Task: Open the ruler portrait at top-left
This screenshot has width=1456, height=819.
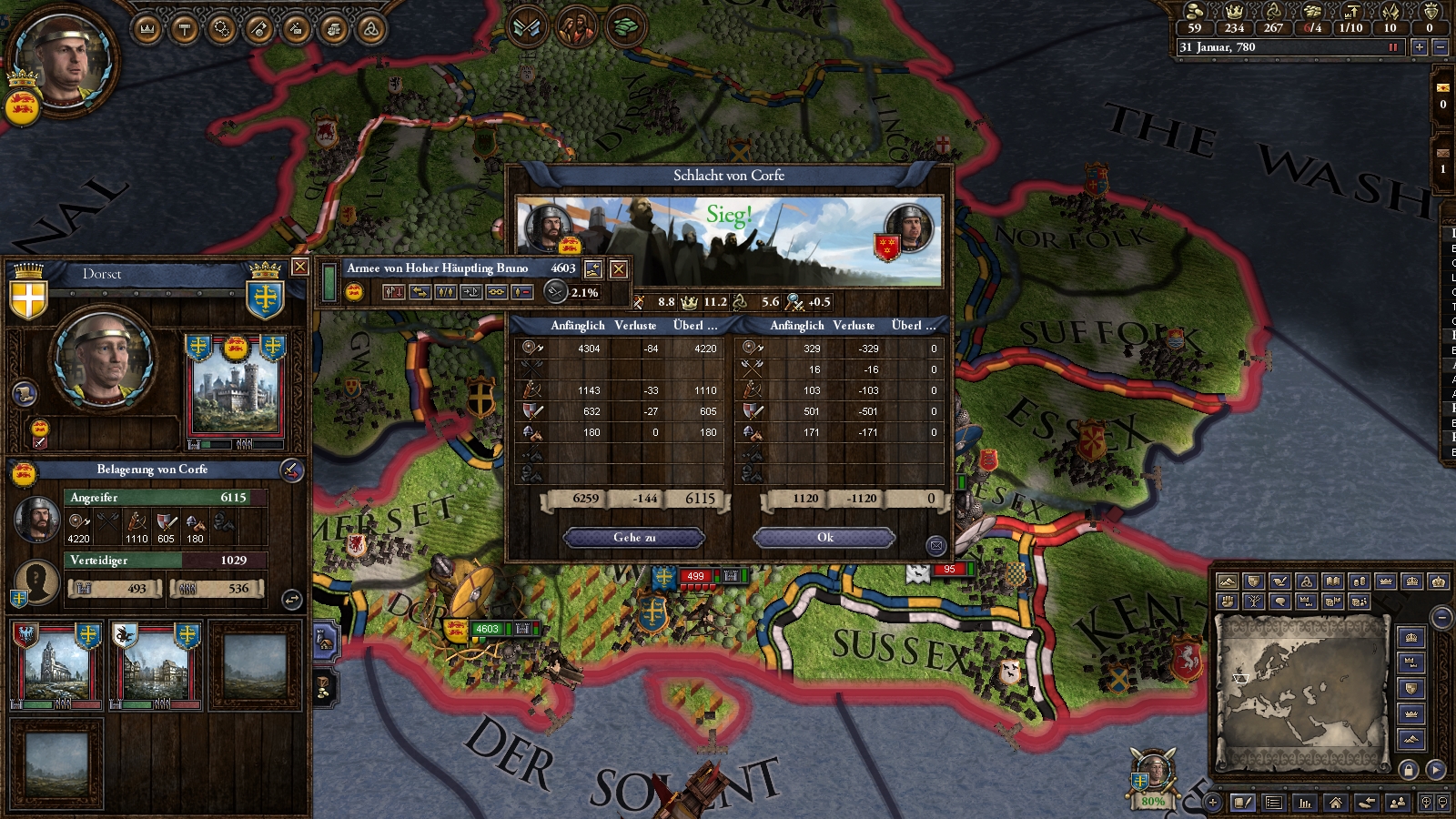Action: point(64,59)
